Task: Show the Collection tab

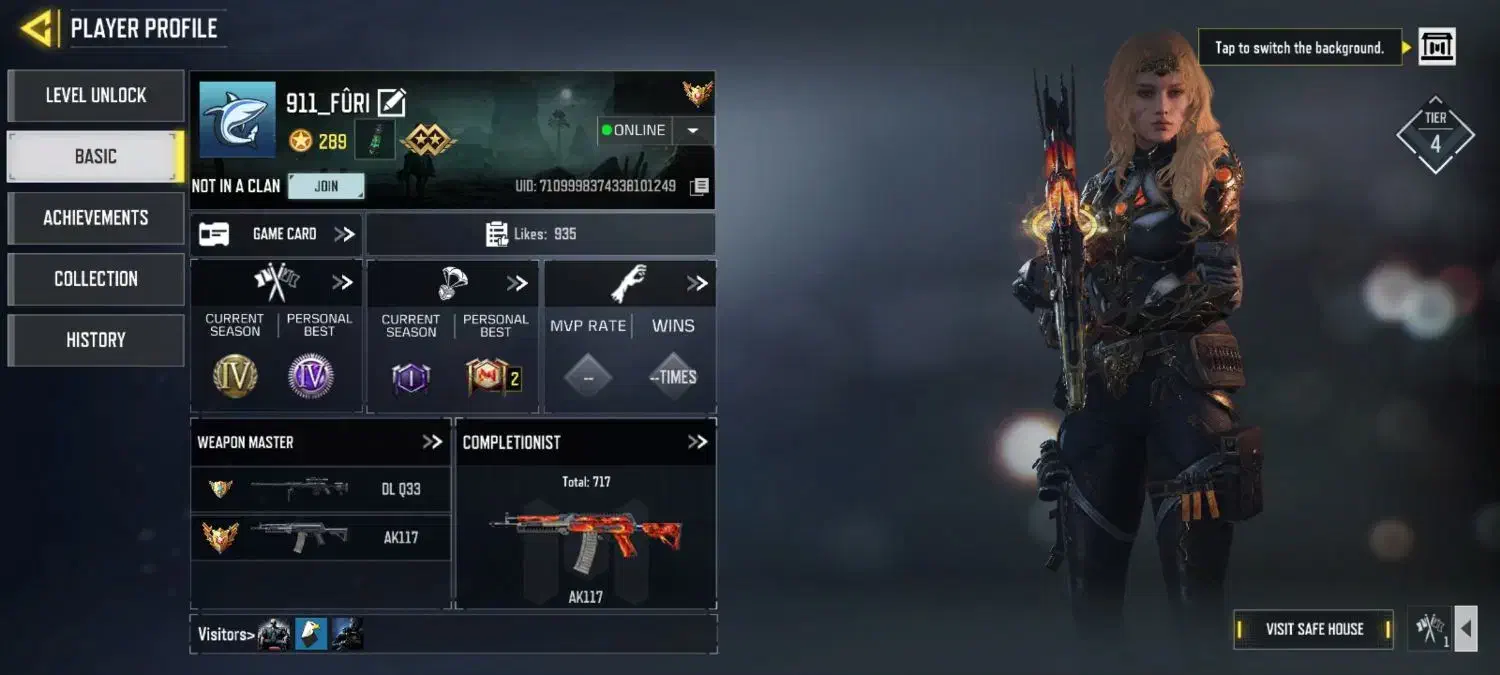Action: (96, 279)
